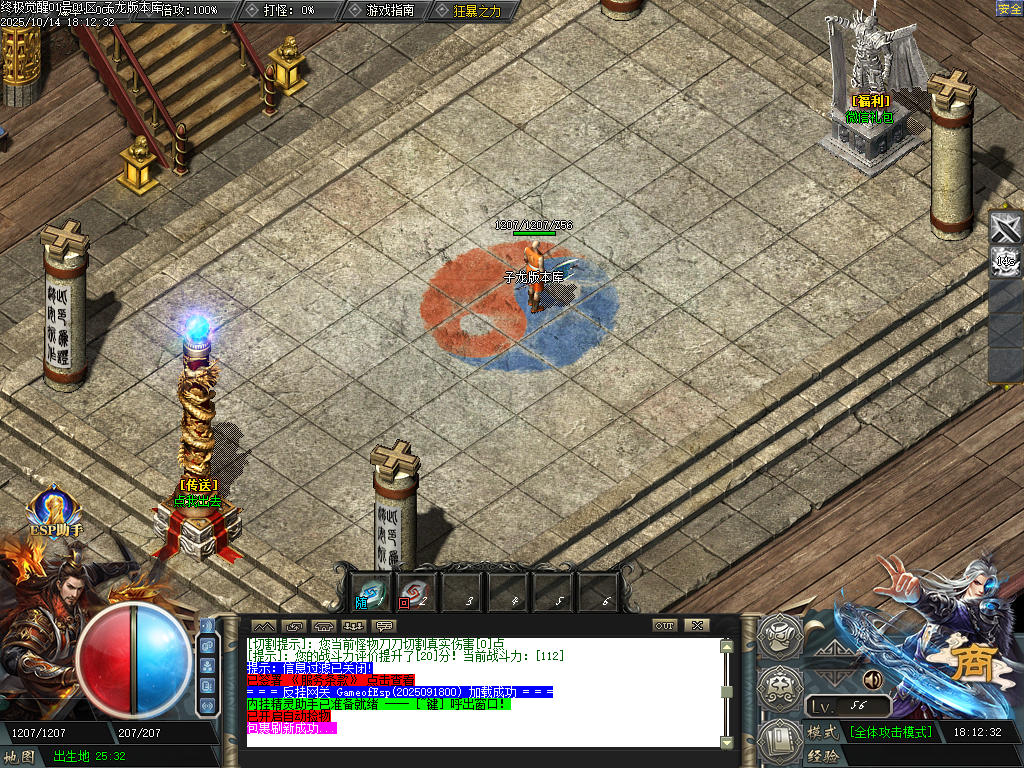1024x768 pixels.
Task: Click the 打怪 0% indicator button
Action: (x=290, y=10)
